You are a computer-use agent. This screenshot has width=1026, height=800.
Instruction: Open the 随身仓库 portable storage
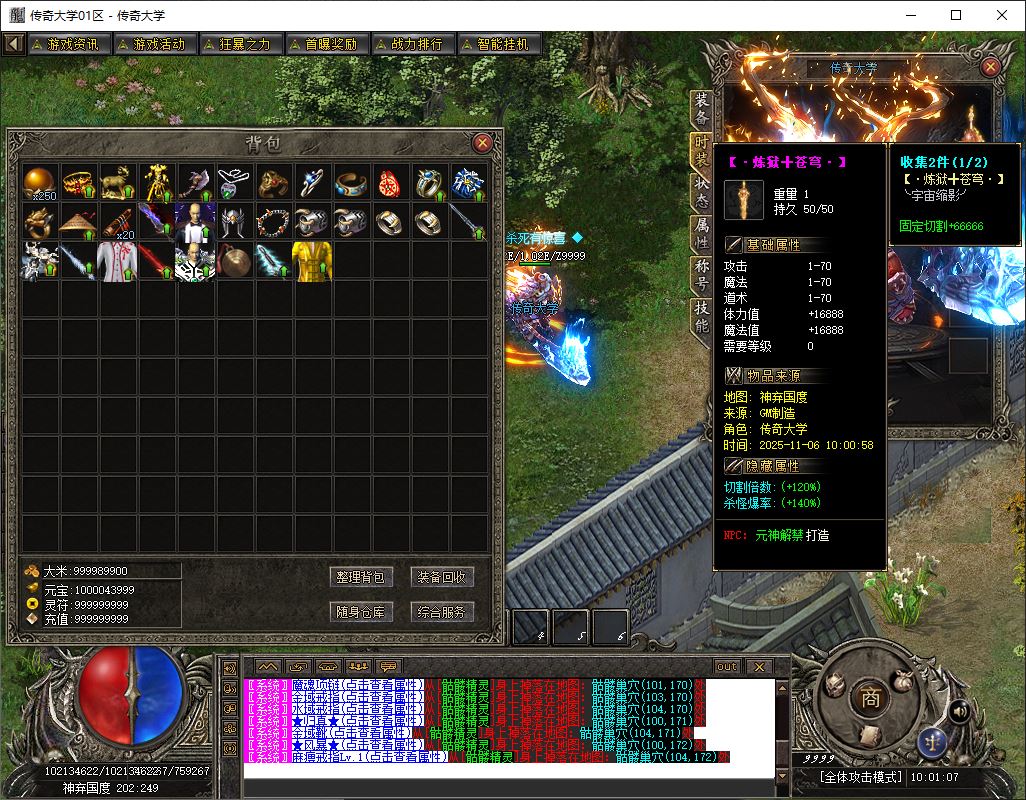pyautogui.click(x=361, y=612)
